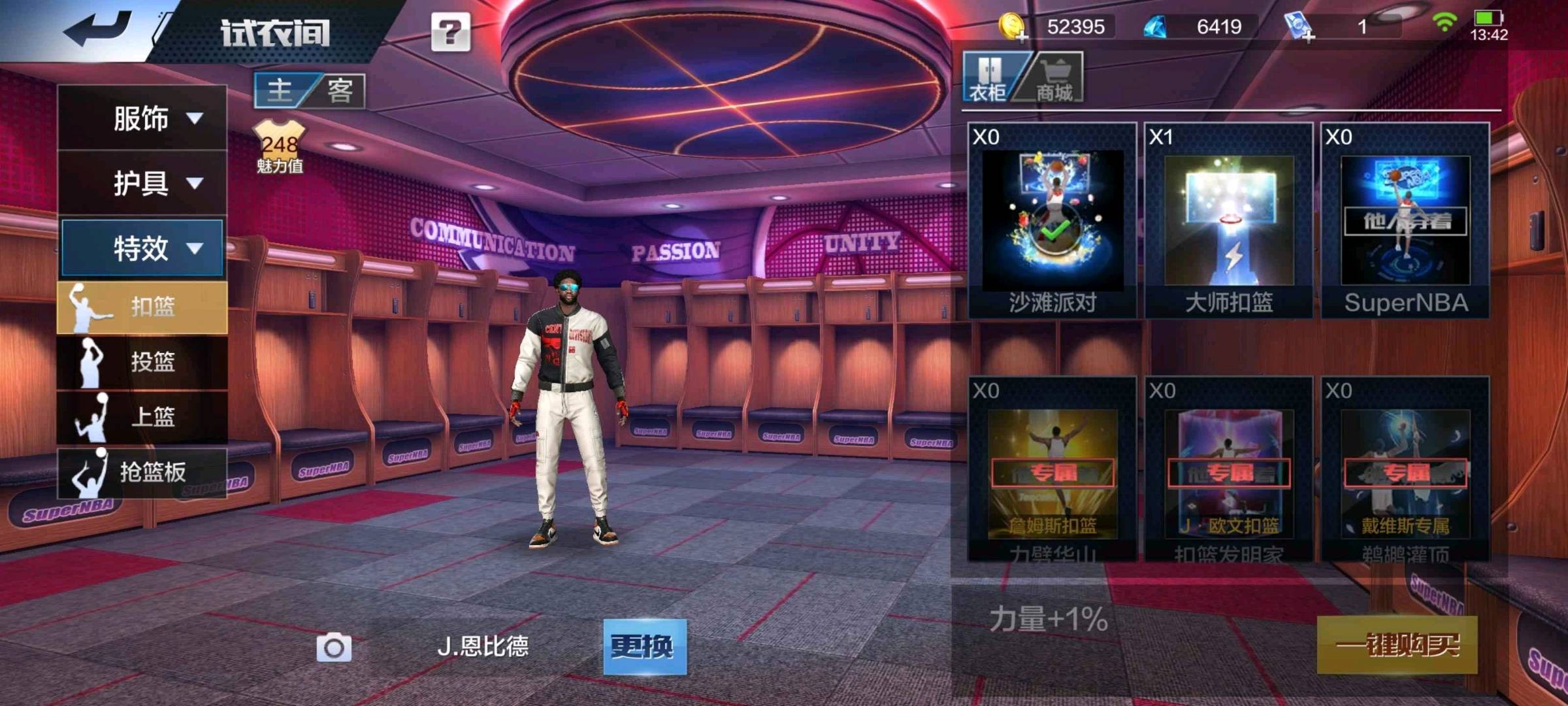This screenshot has width=1568, height=706.
Task: Pick the SuperNBA dunk effect
Action: (1405, 221)
